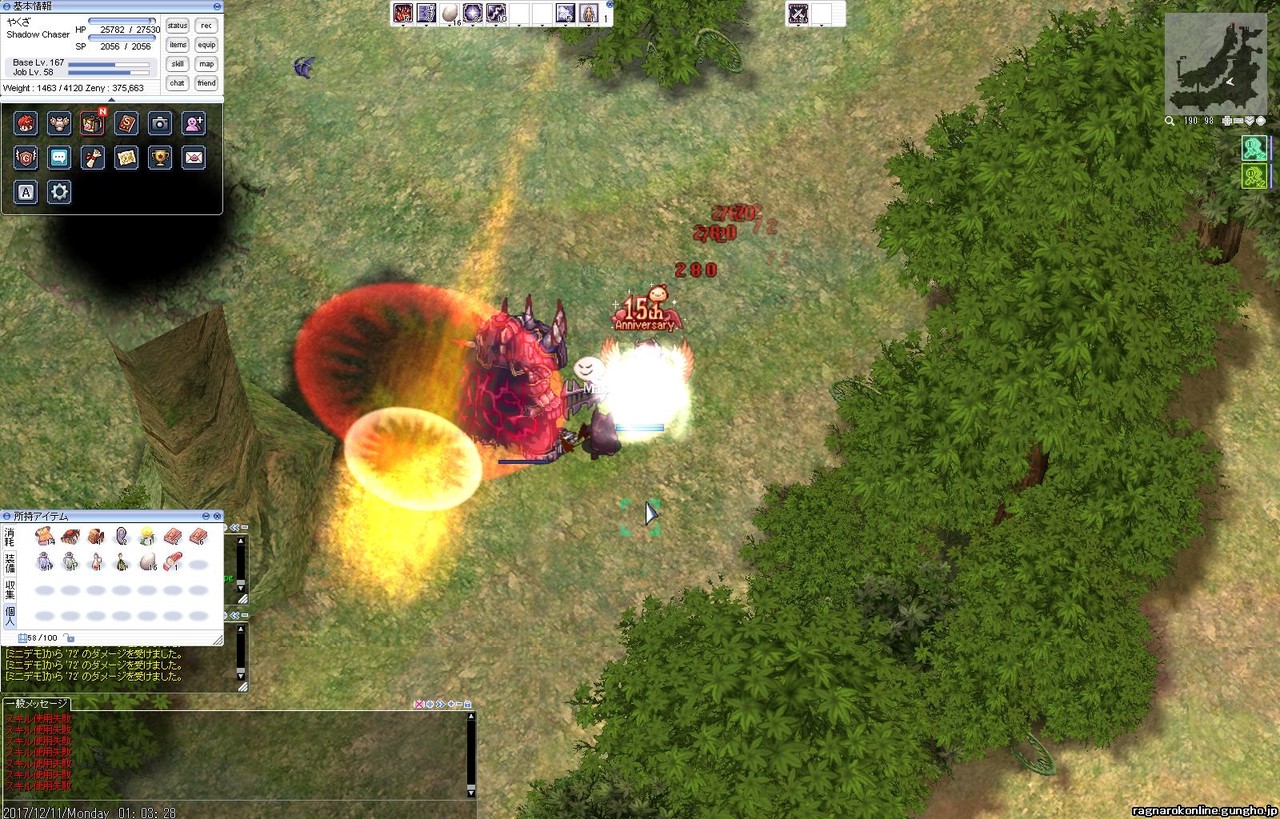Open the status window button
The image size is (1280, 819).
[x=177, y=26]
